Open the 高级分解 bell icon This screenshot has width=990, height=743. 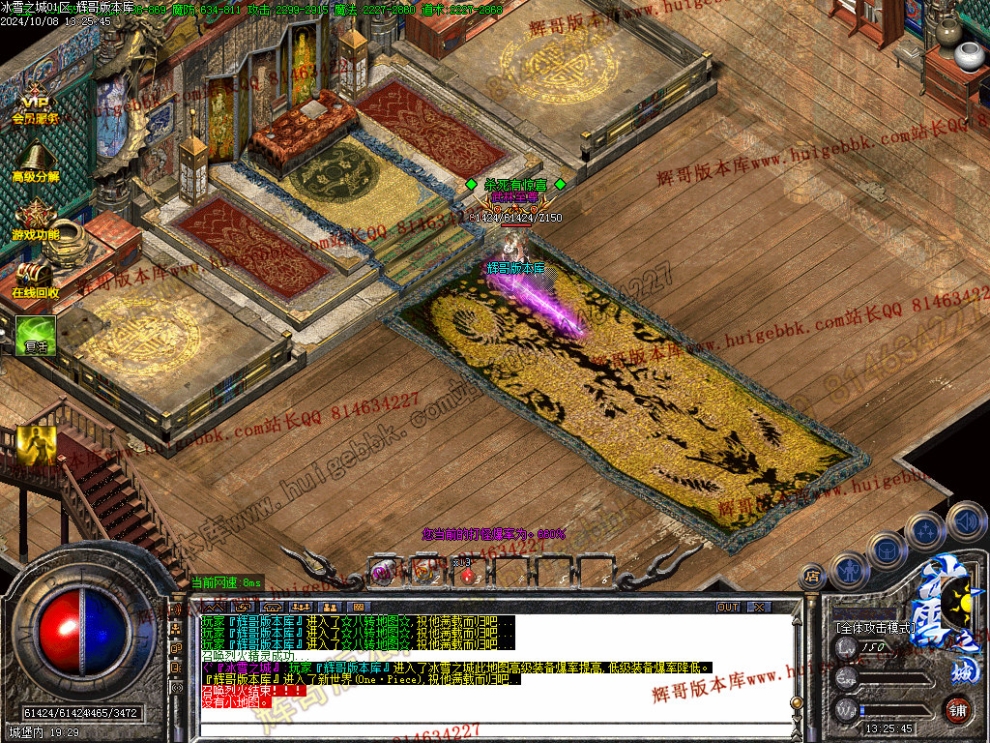36,160
